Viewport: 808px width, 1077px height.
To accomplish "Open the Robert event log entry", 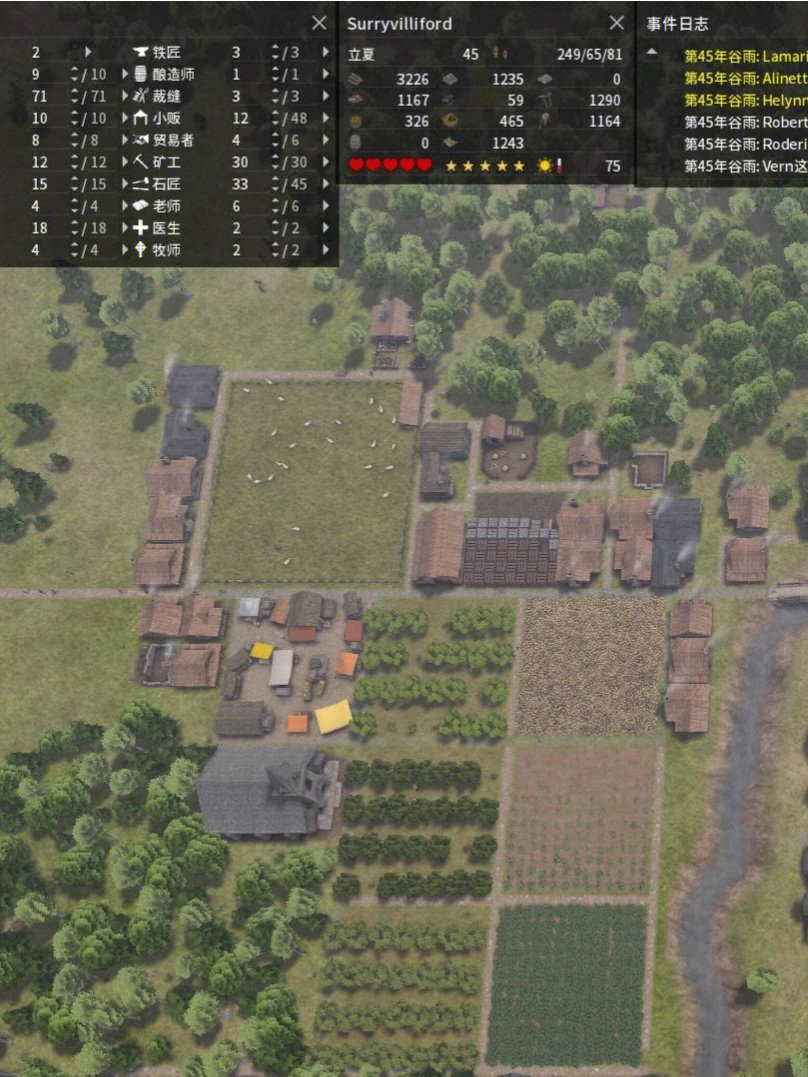I will click(745, 122).
